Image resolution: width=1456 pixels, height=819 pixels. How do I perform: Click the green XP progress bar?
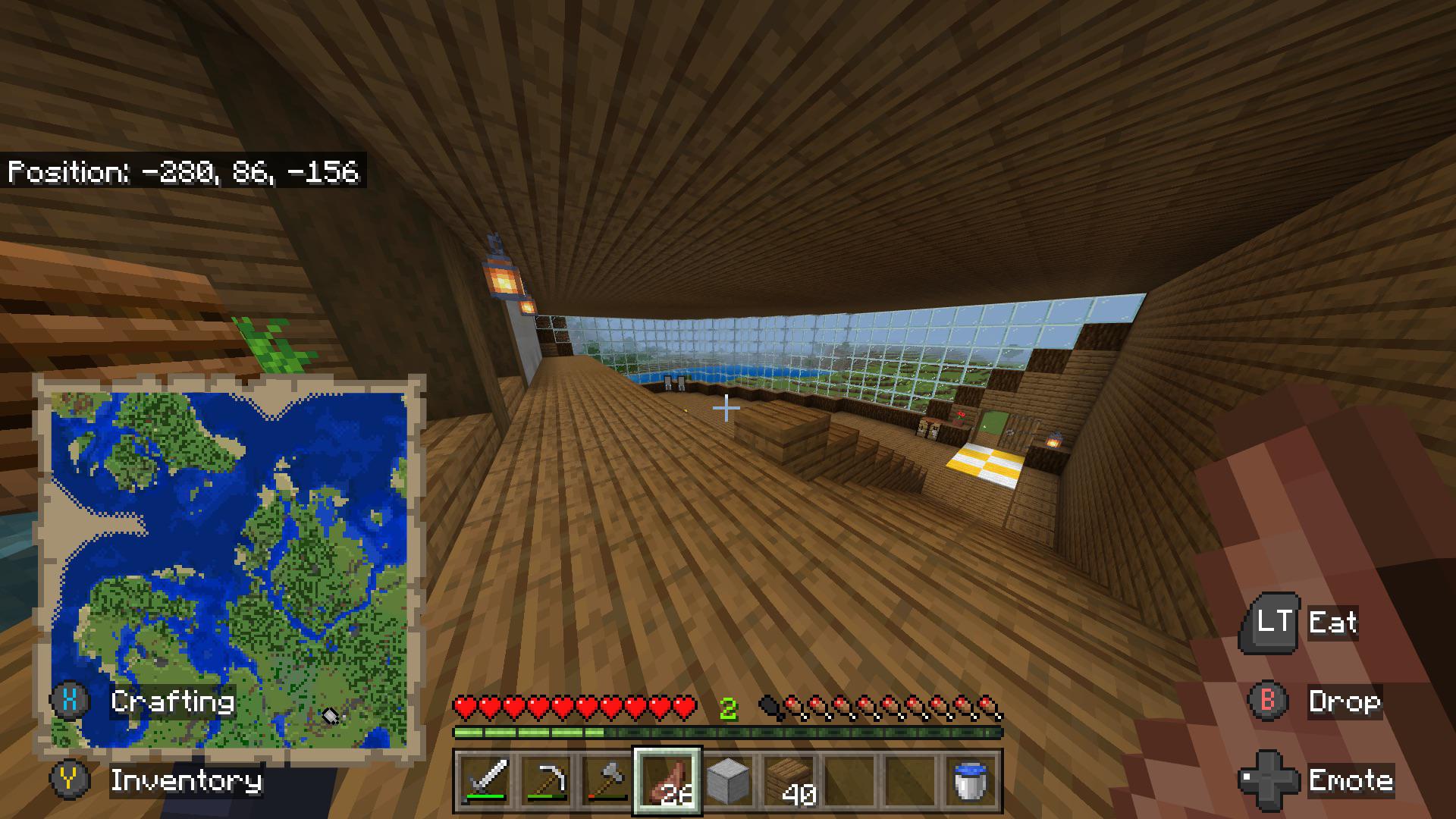[728, 733]
